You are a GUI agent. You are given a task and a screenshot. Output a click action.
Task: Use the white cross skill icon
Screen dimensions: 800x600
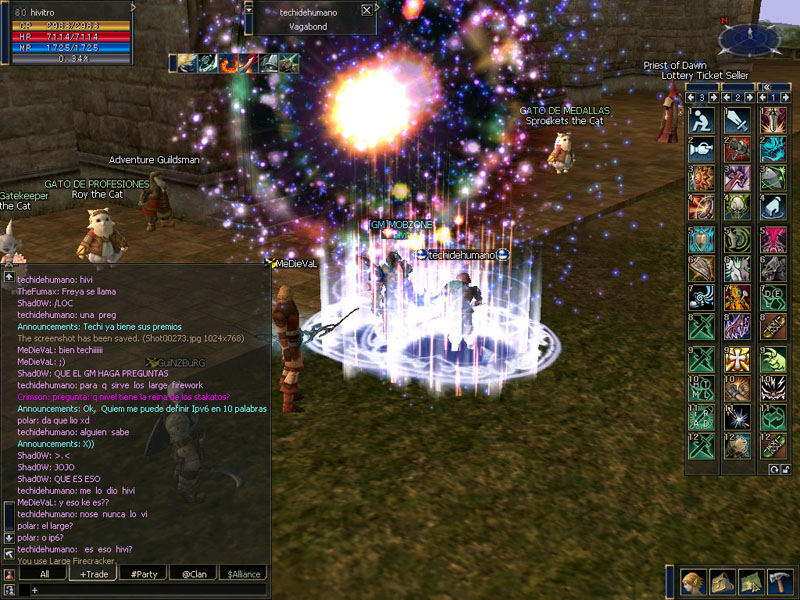pyautogui.click(x=737, y=358)
